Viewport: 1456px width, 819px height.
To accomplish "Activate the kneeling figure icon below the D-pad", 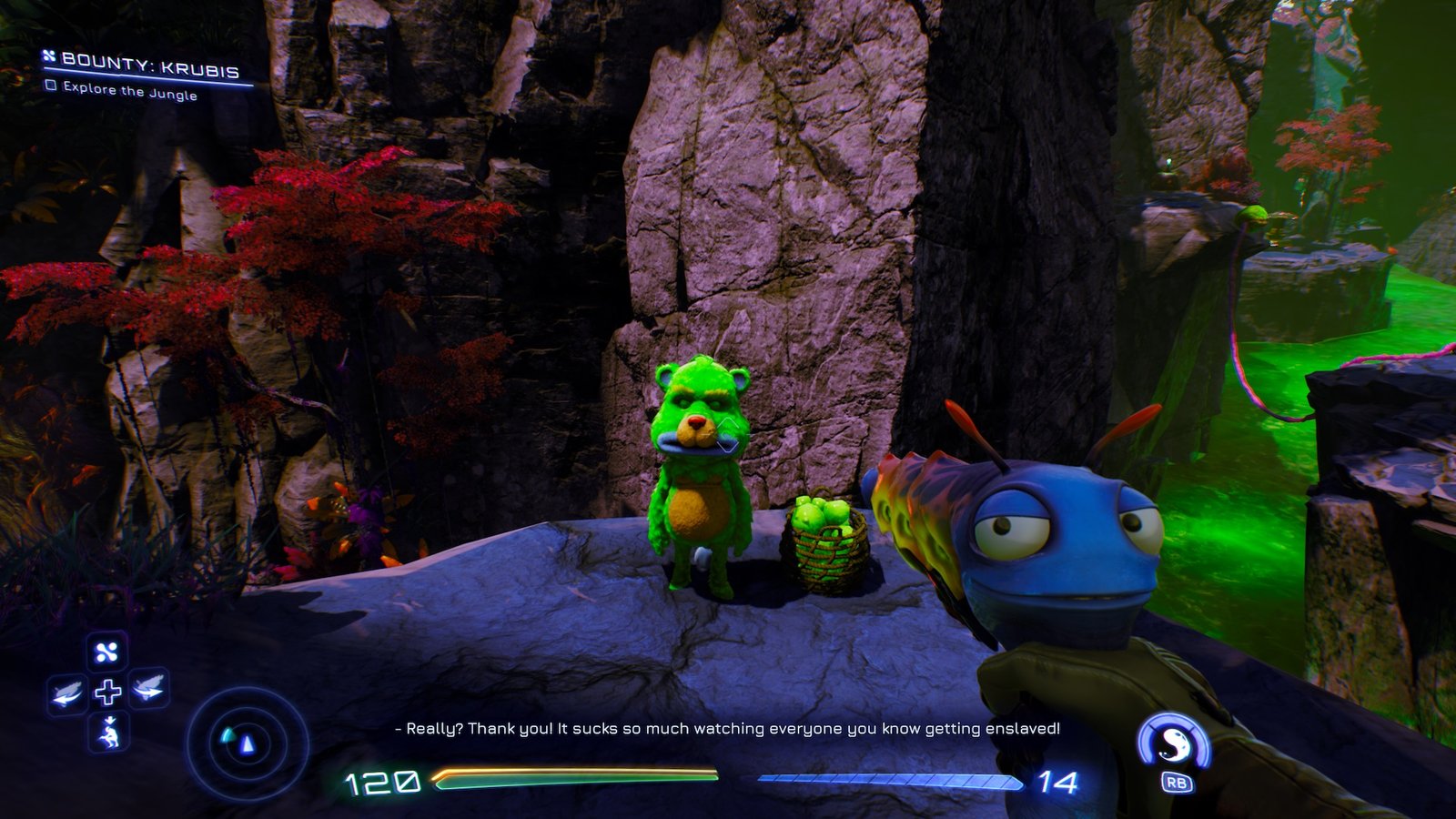I will point(109,733).
